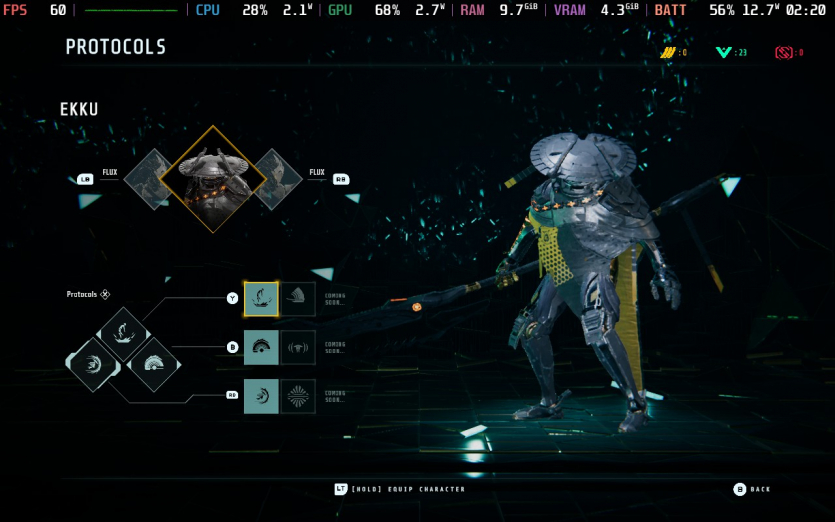Screen dimensions: 835x522
Task: Open the top diamond protocol slot
Action: pos(124,333)
